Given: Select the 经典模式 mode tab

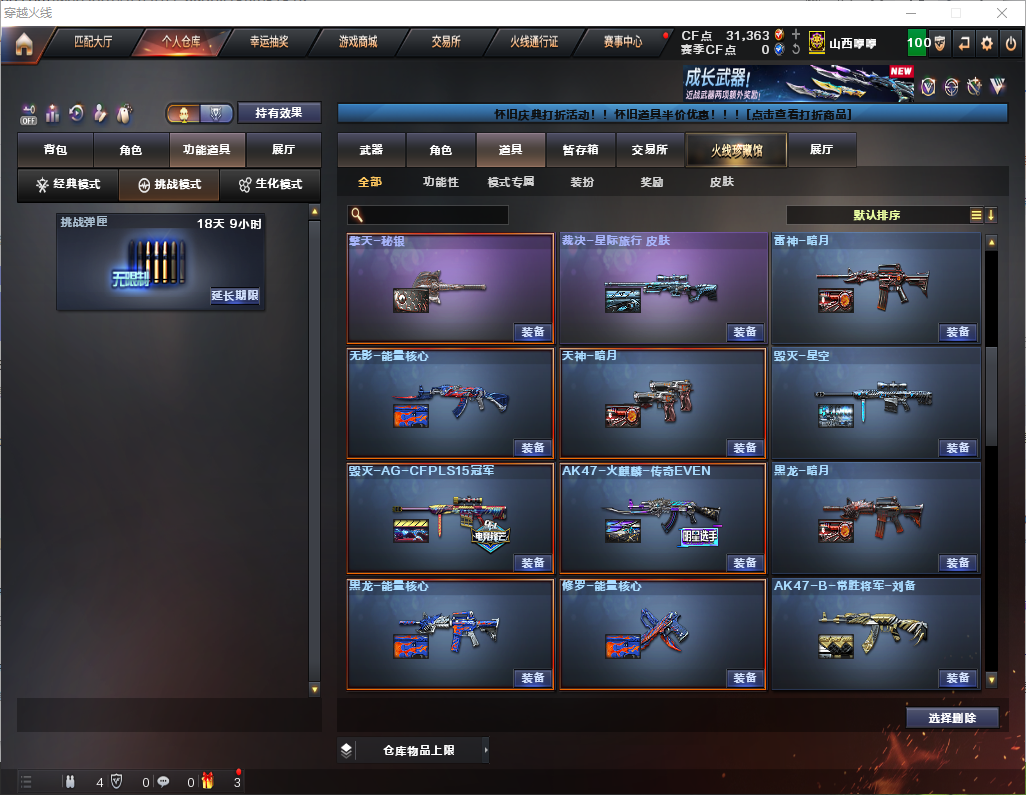Looking at the screenshot, I should pyautogui.click(x=68, y=185).
